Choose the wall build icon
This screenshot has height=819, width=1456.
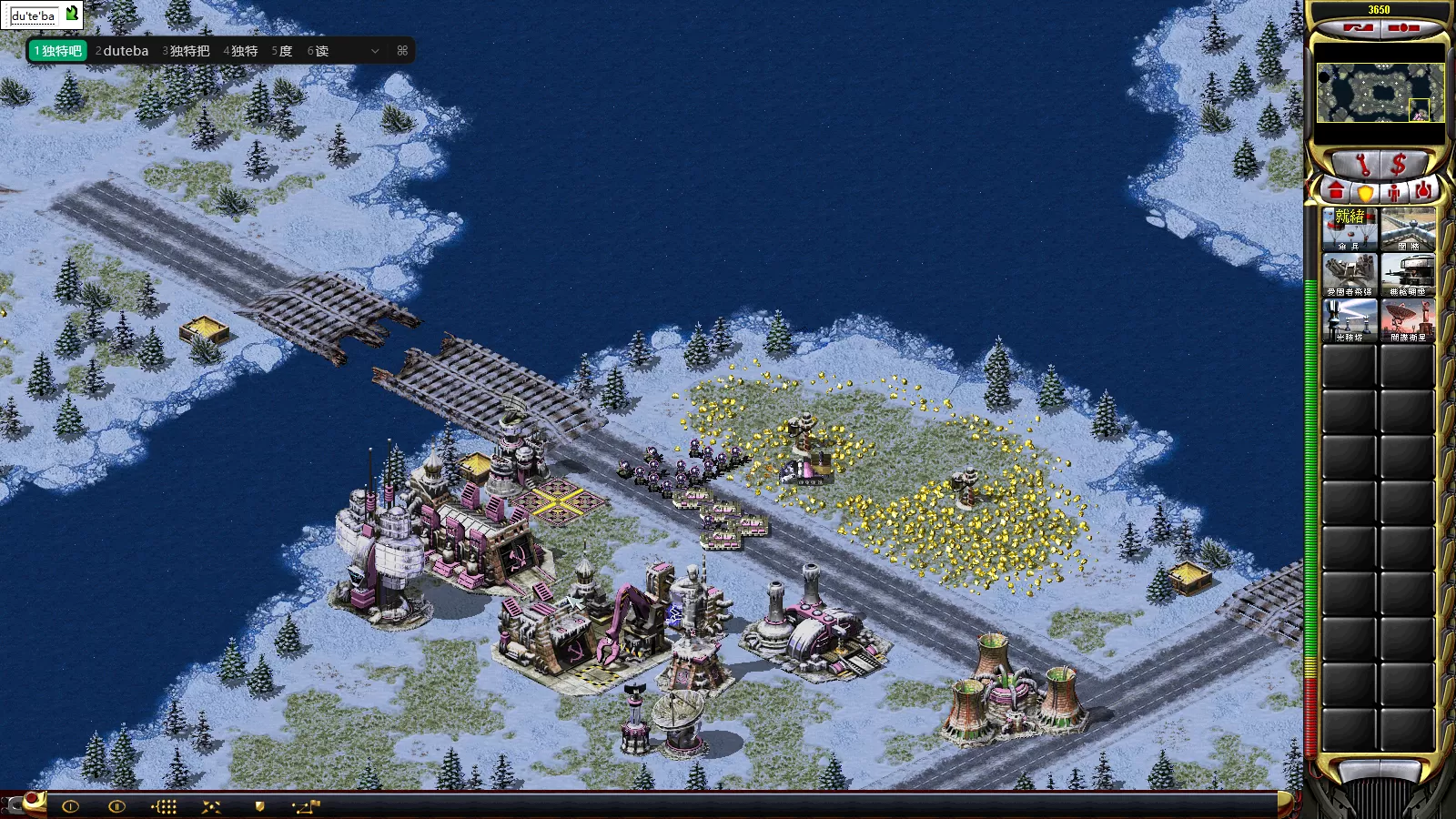point(1408,228)
